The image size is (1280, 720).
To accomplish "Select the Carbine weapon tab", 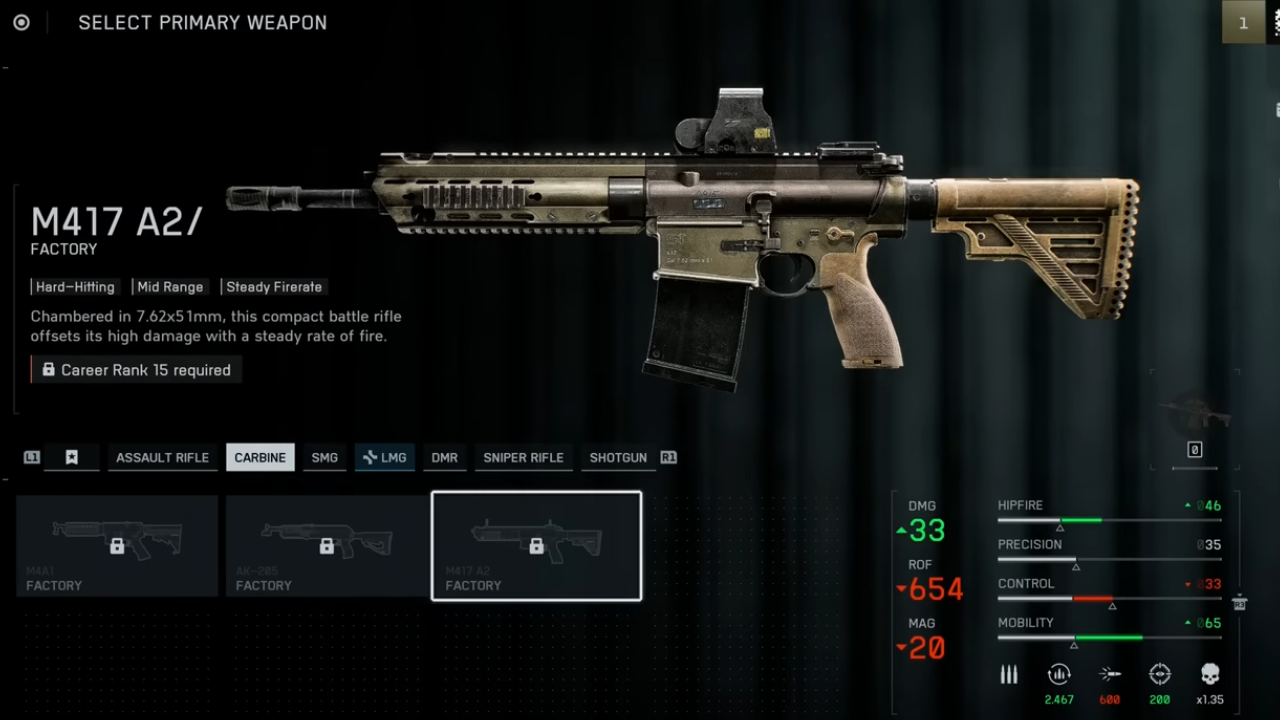I will coord(260,457).
